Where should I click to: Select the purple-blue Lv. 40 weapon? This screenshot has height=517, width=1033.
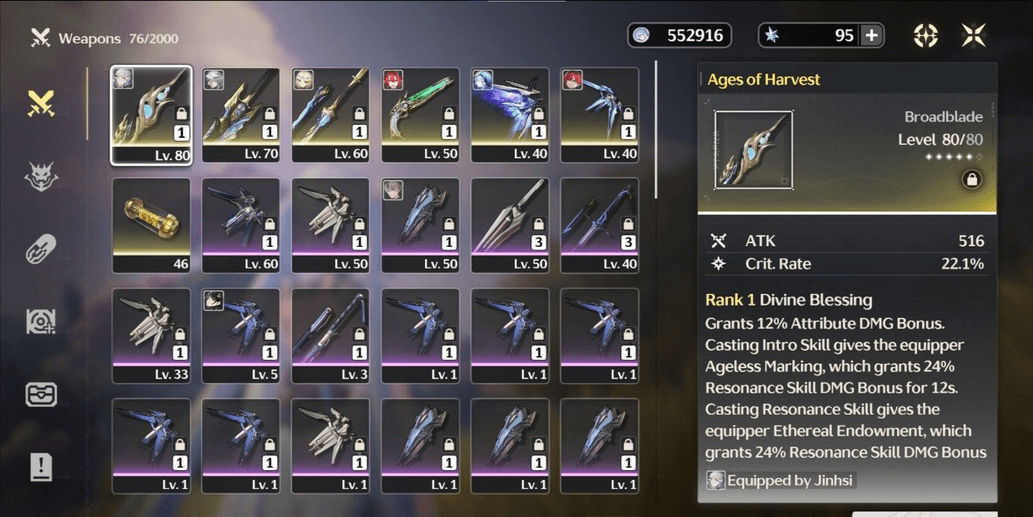pyautogui.click(x=510, y=114)
